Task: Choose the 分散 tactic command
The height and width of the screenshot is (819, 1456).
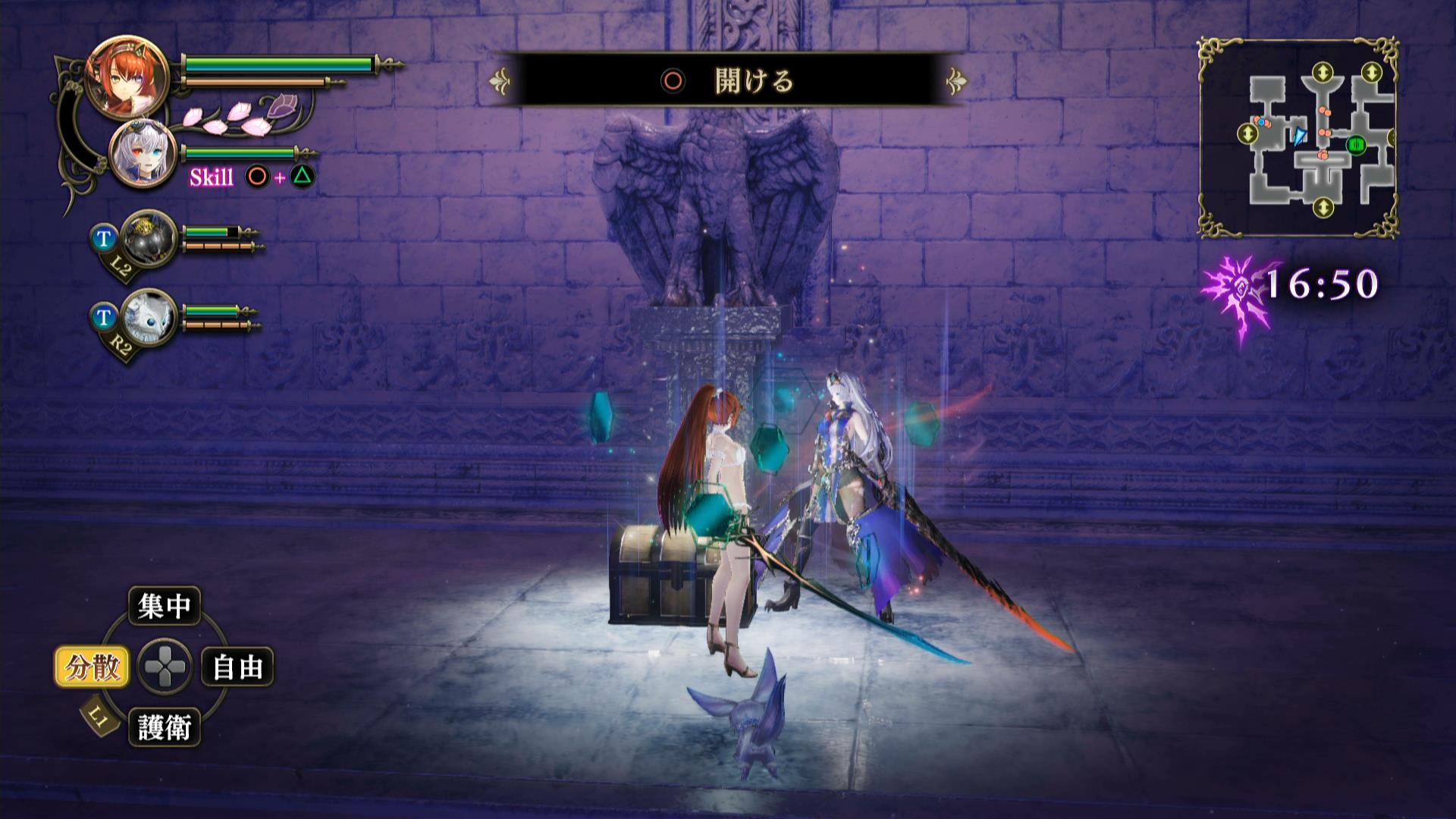Action: (93, 667)
